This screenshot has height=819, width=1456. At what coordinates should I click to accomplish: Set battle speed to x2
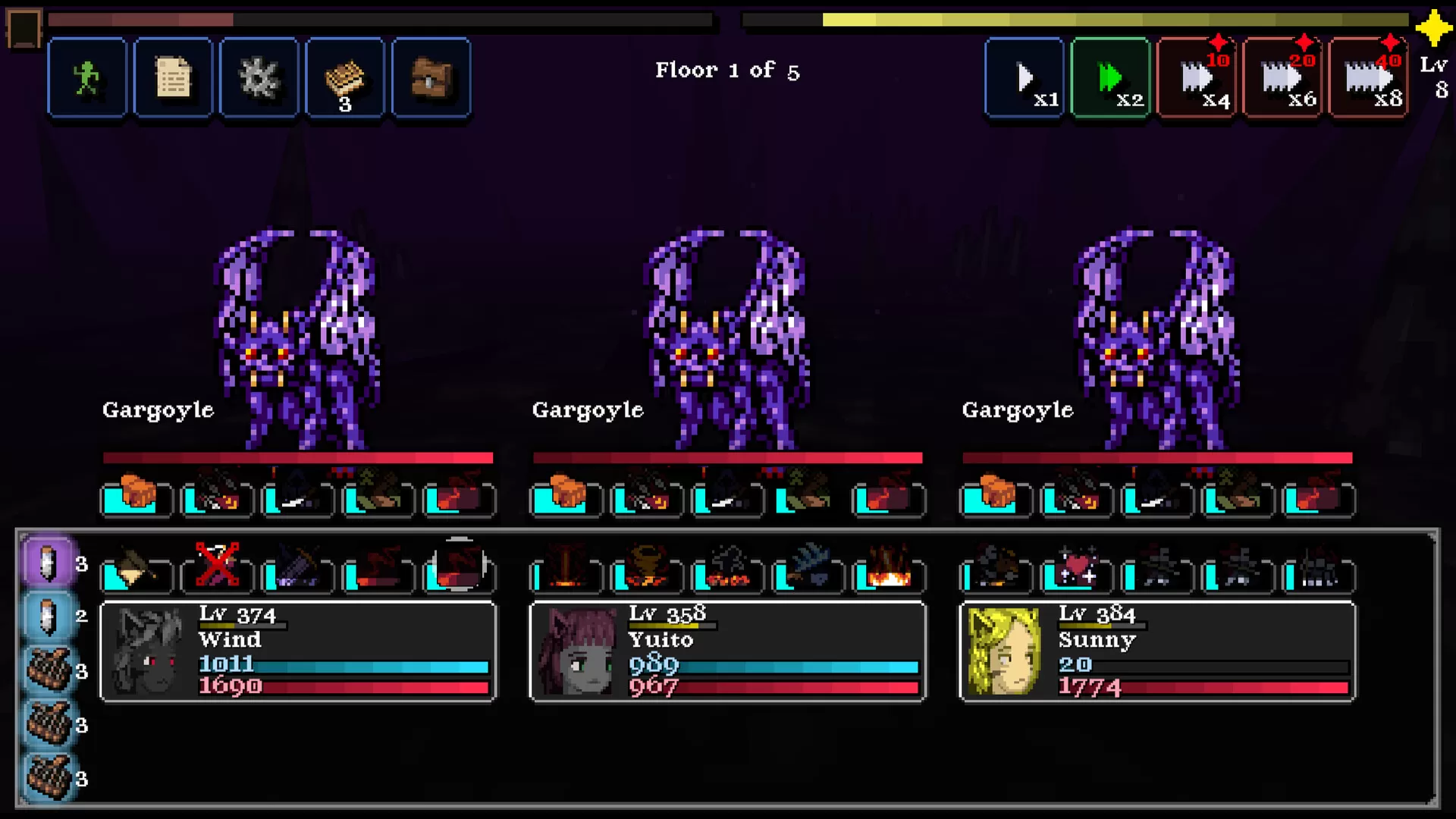coord(1110,78)
